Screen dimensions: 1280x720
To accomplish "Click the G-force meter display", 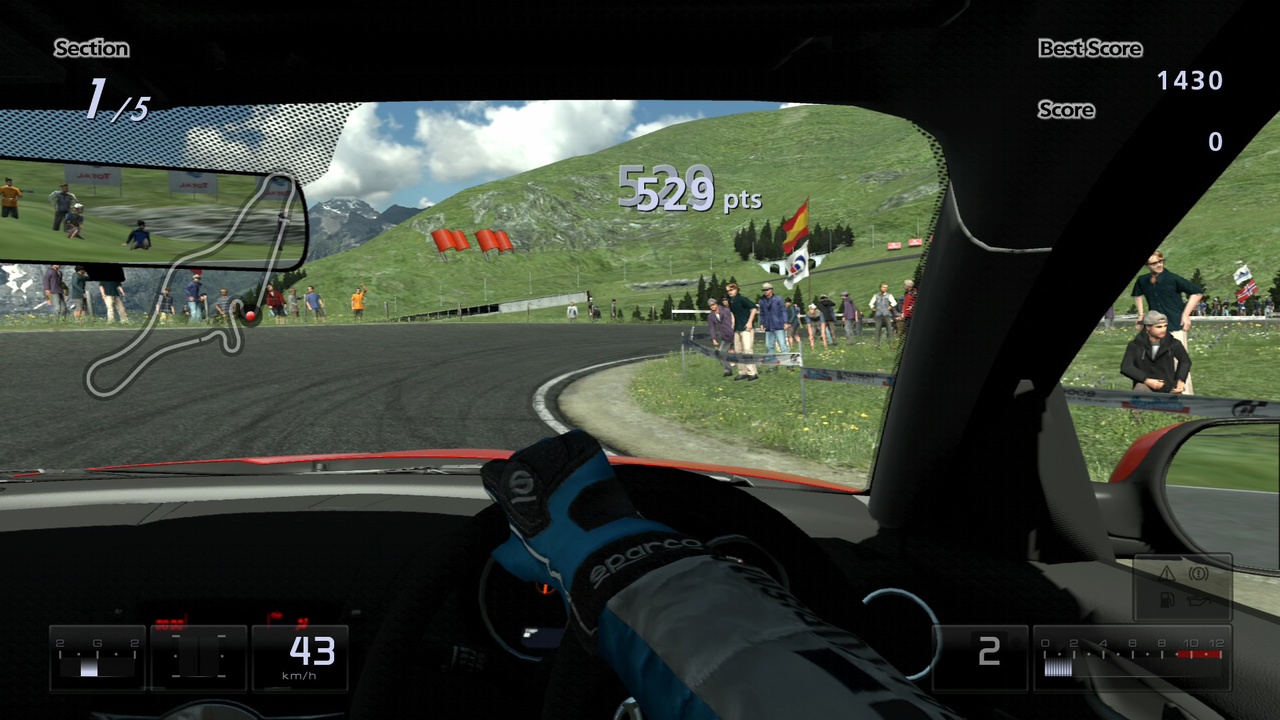I will pos(98,657).
